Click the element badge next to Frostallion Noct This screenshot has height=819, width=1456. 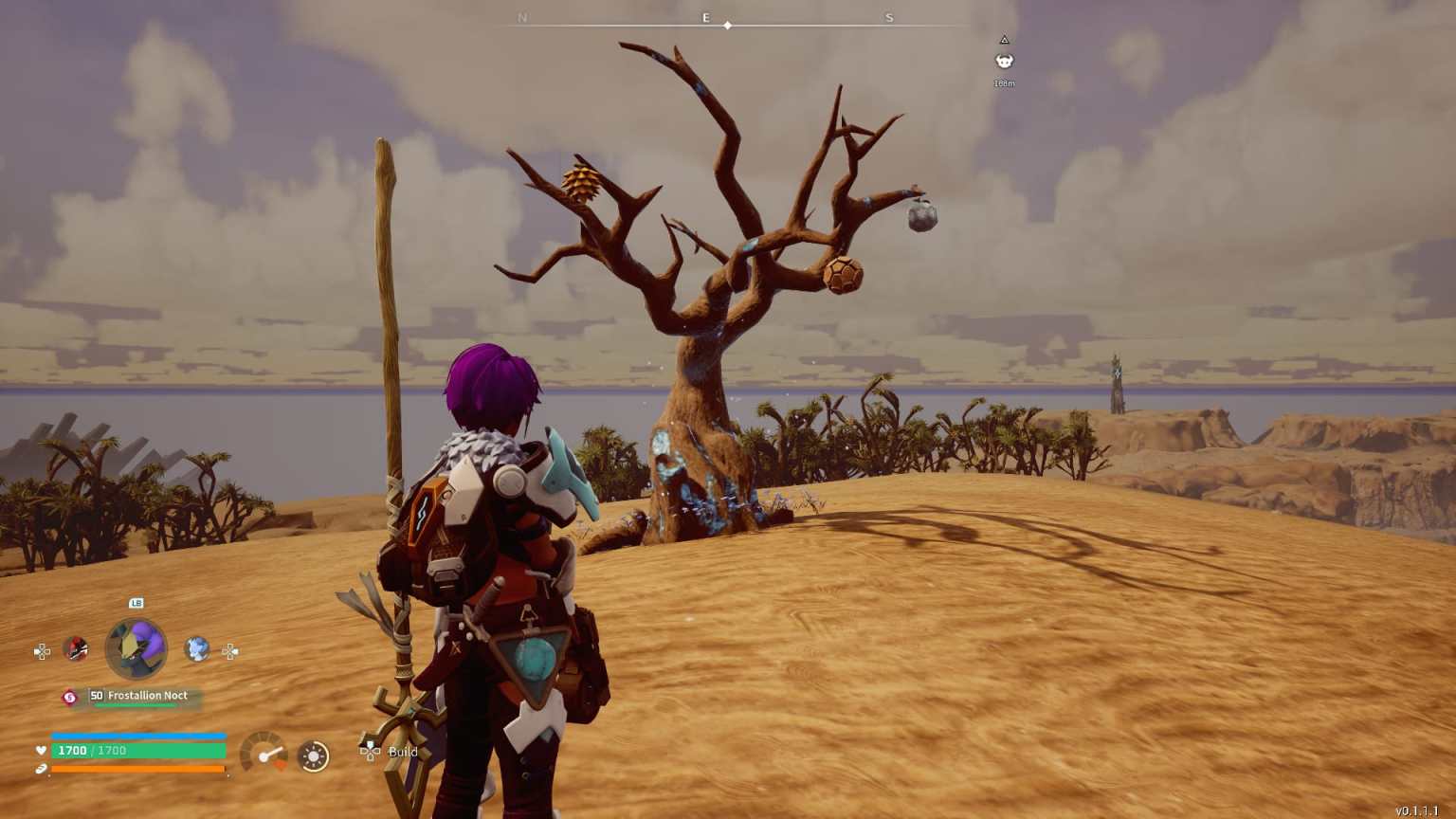(69, 697)
